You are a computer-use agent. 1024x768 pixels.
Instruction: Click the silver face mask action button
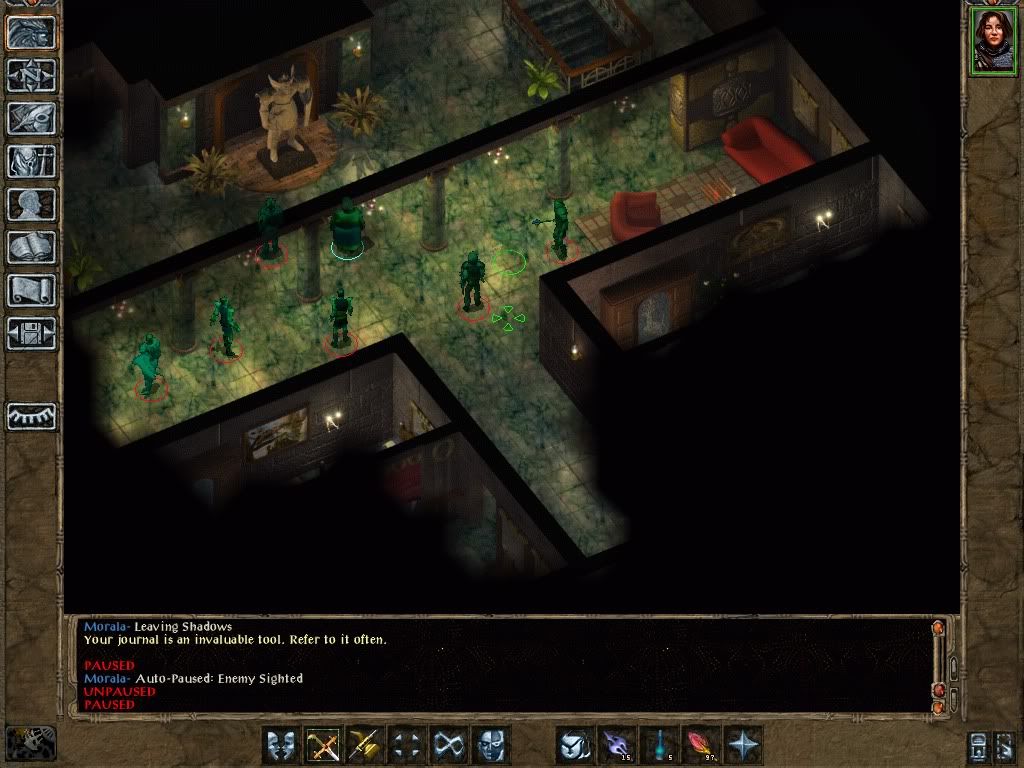click(491, 745)
